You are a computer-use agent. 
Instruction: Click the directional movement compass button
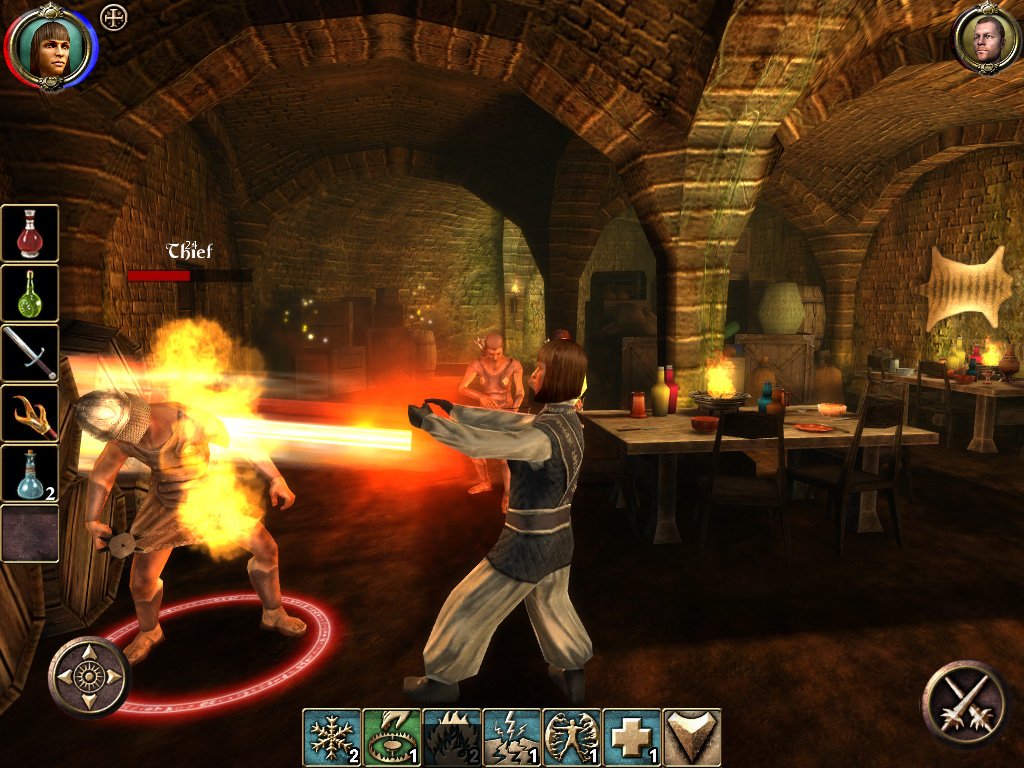tap(90, 677)
